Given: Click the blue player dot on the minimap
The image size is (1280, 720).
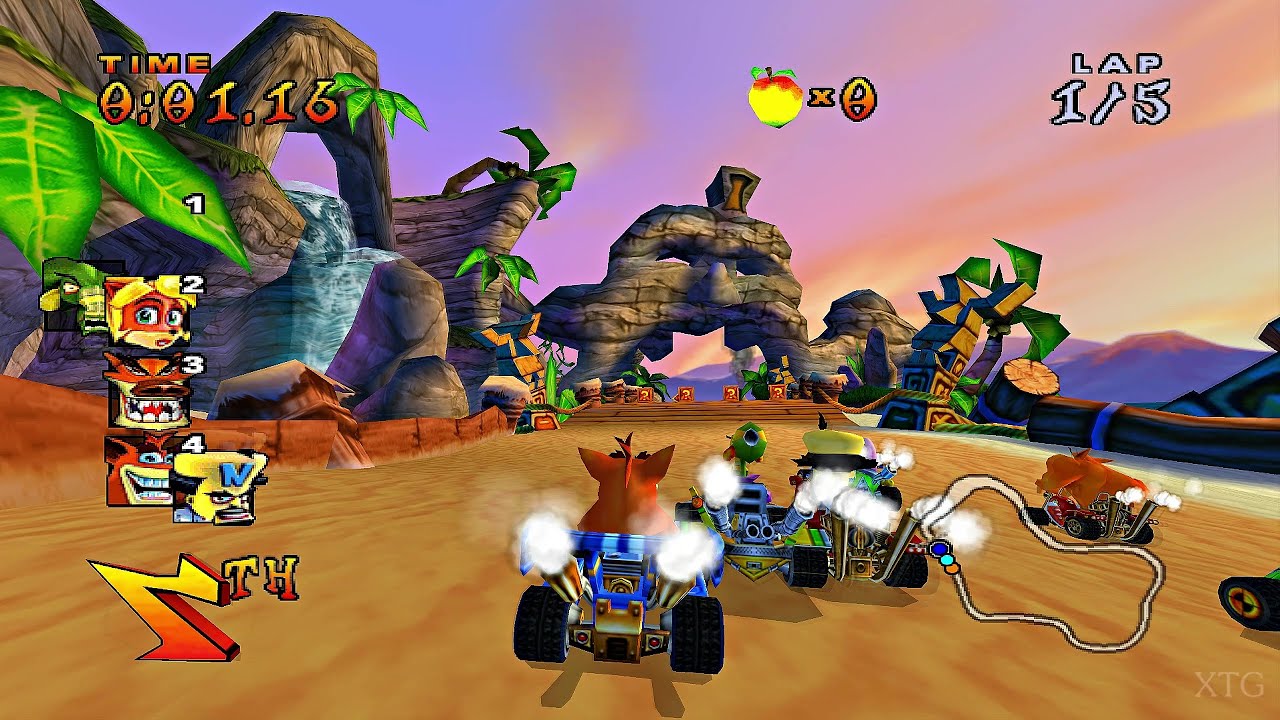Looking at the screenshot, I should coord(939,549).
